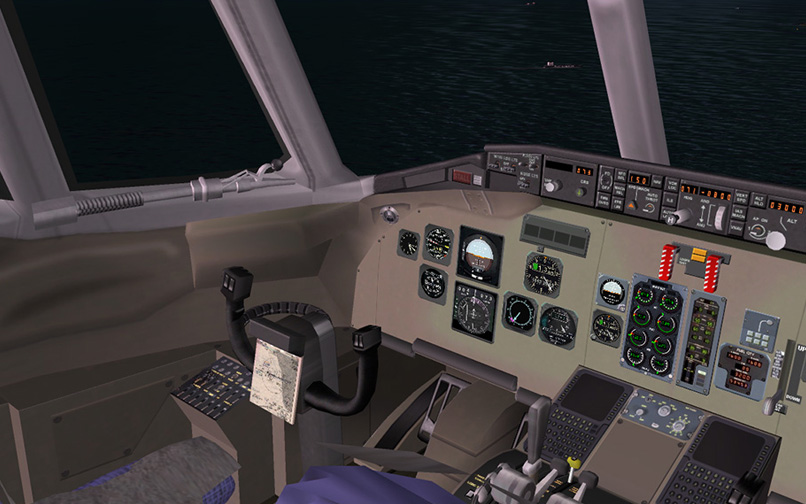Toggle the AP ON autopilot switch
806x504 pixels.
coord(757,230)
